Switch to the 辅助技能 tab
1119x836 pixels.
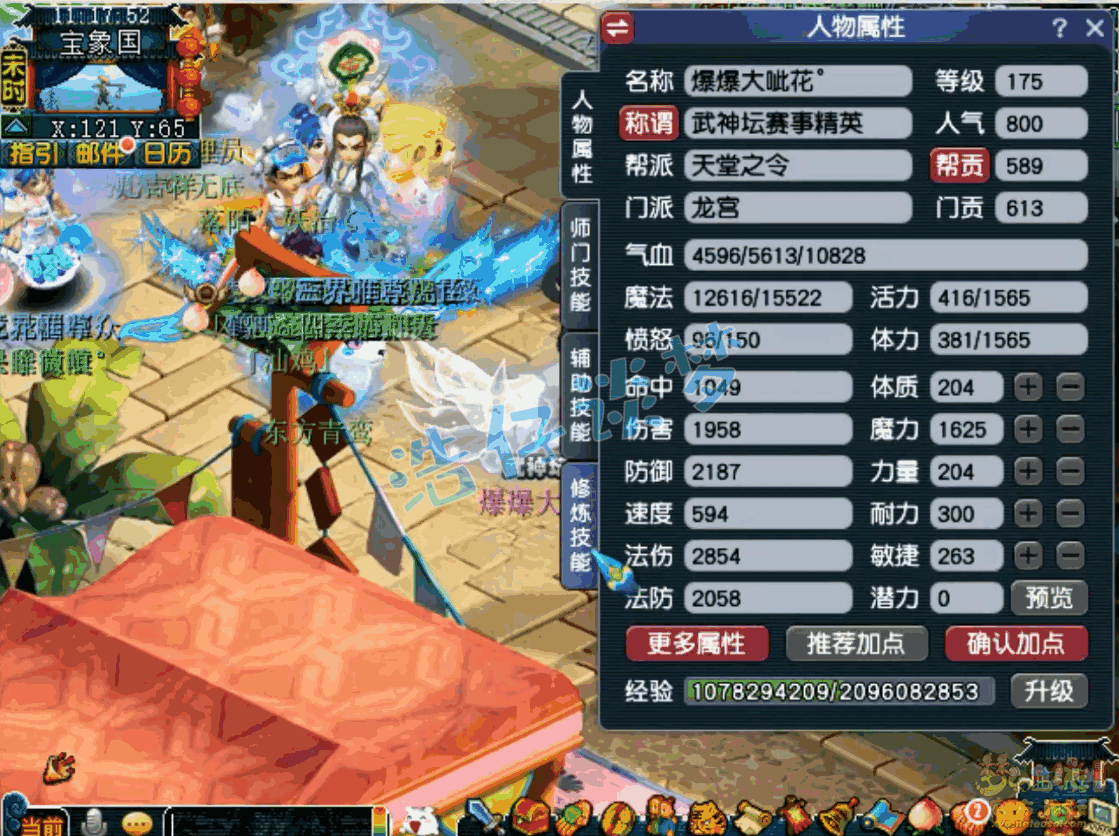click(580, 394)
